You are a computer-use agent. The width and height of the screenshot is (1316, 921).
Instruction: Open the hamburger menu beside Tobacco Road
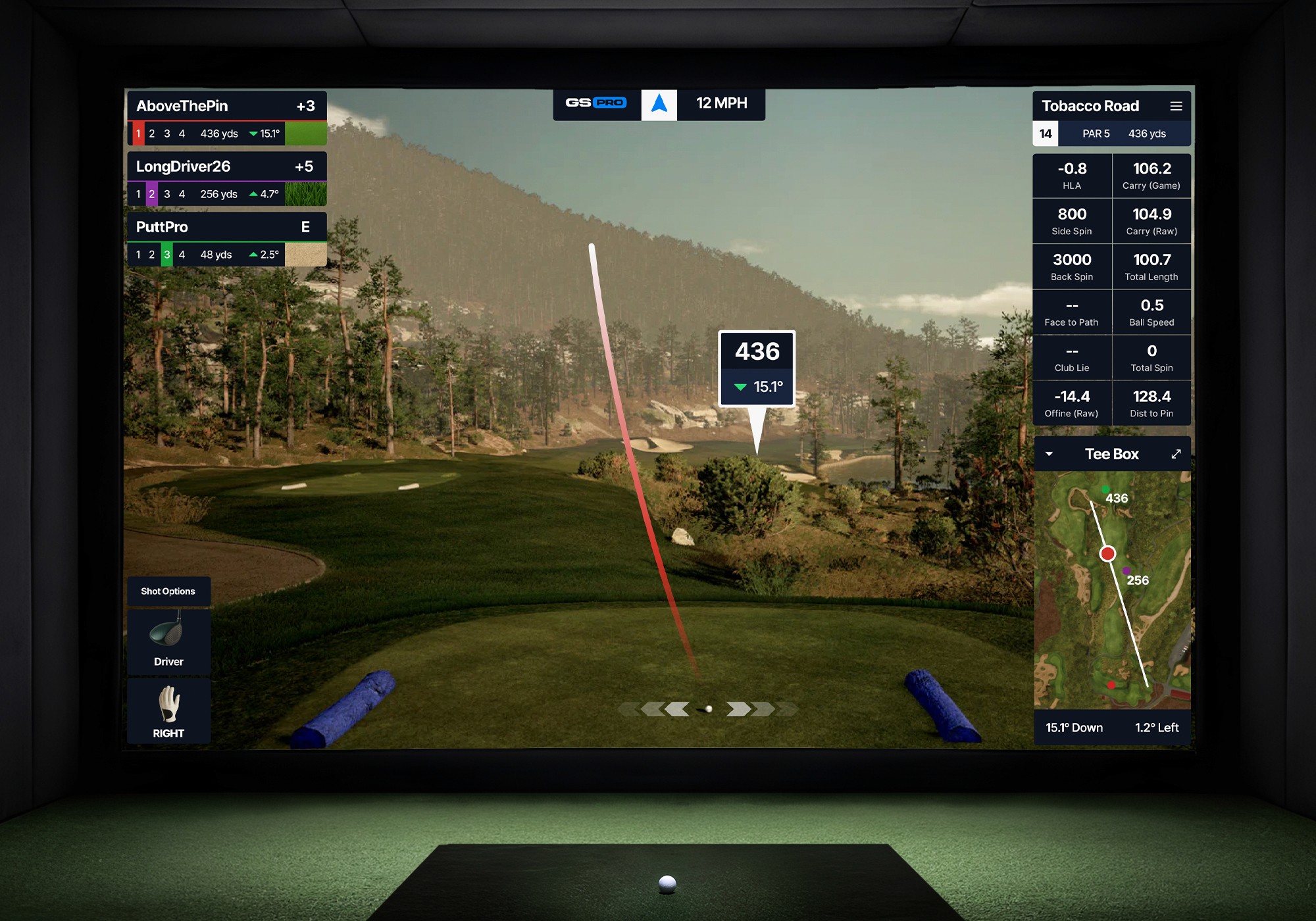1176,106
